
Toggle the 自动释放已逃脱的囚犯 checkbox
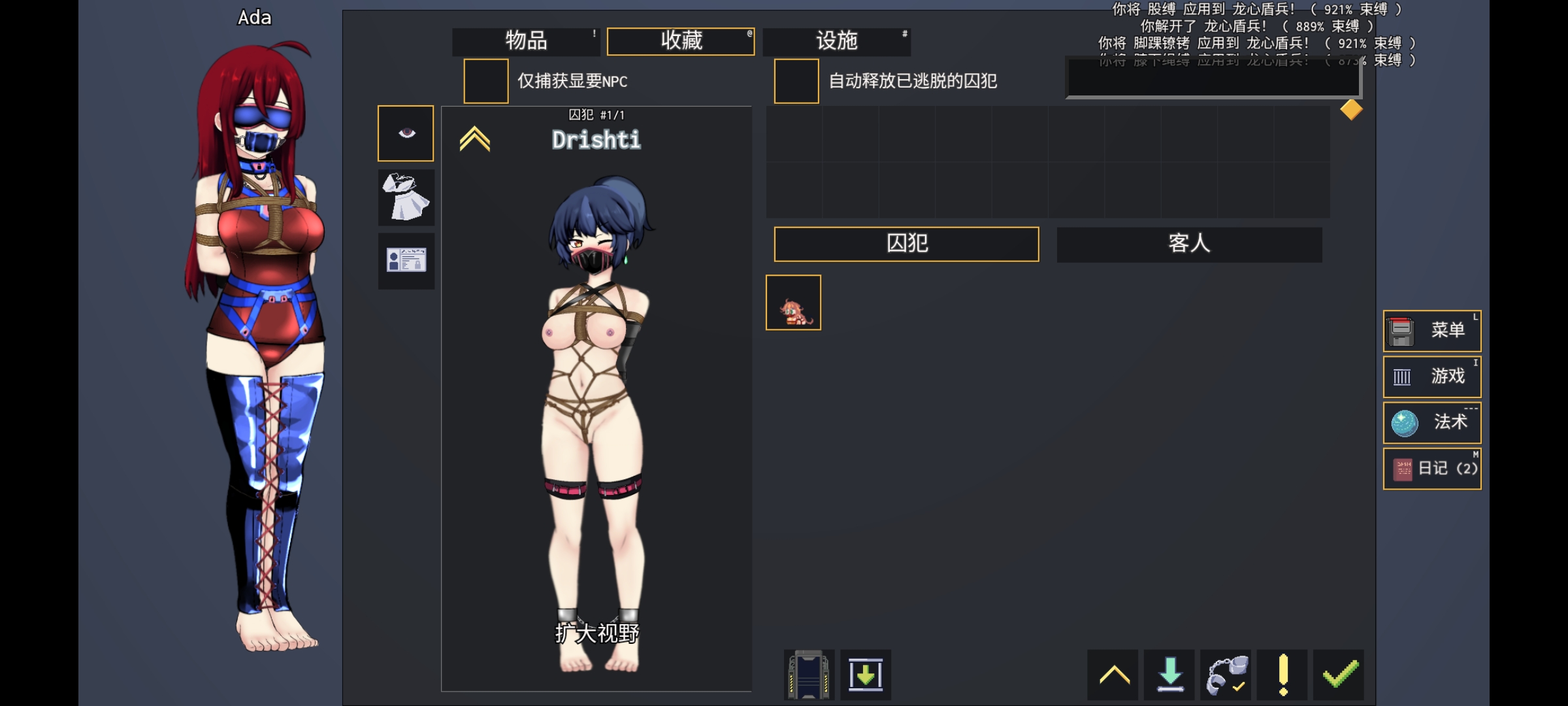pos(796,81)
